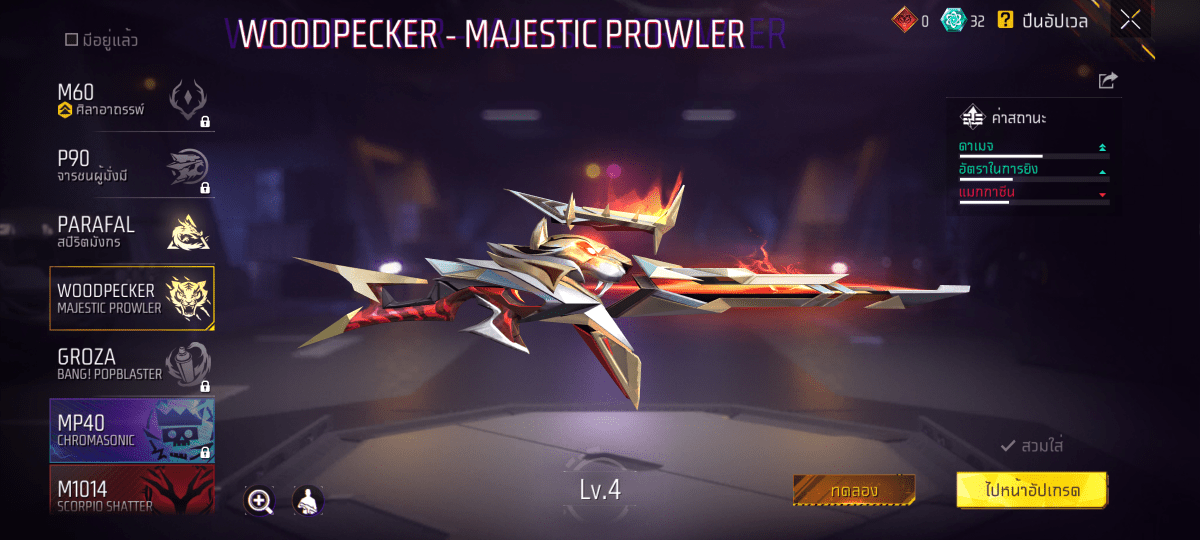Share this weapon skin

click(x=1107, y=81)
